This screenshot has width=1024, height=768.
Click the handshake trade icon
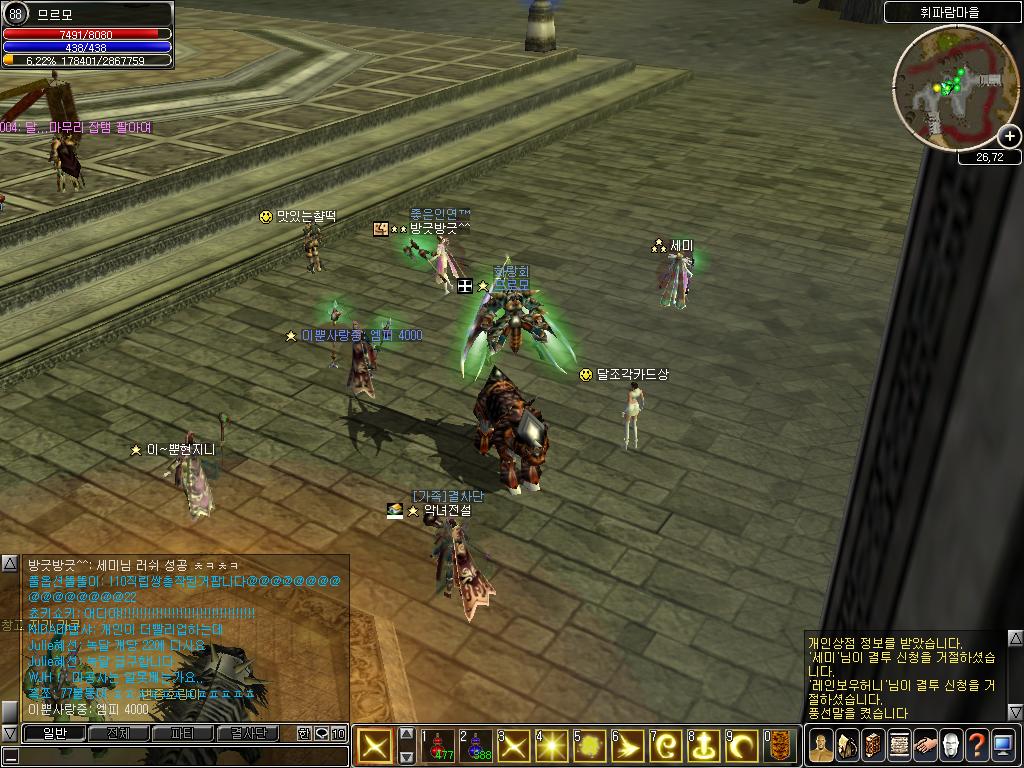tap(925, 746)
